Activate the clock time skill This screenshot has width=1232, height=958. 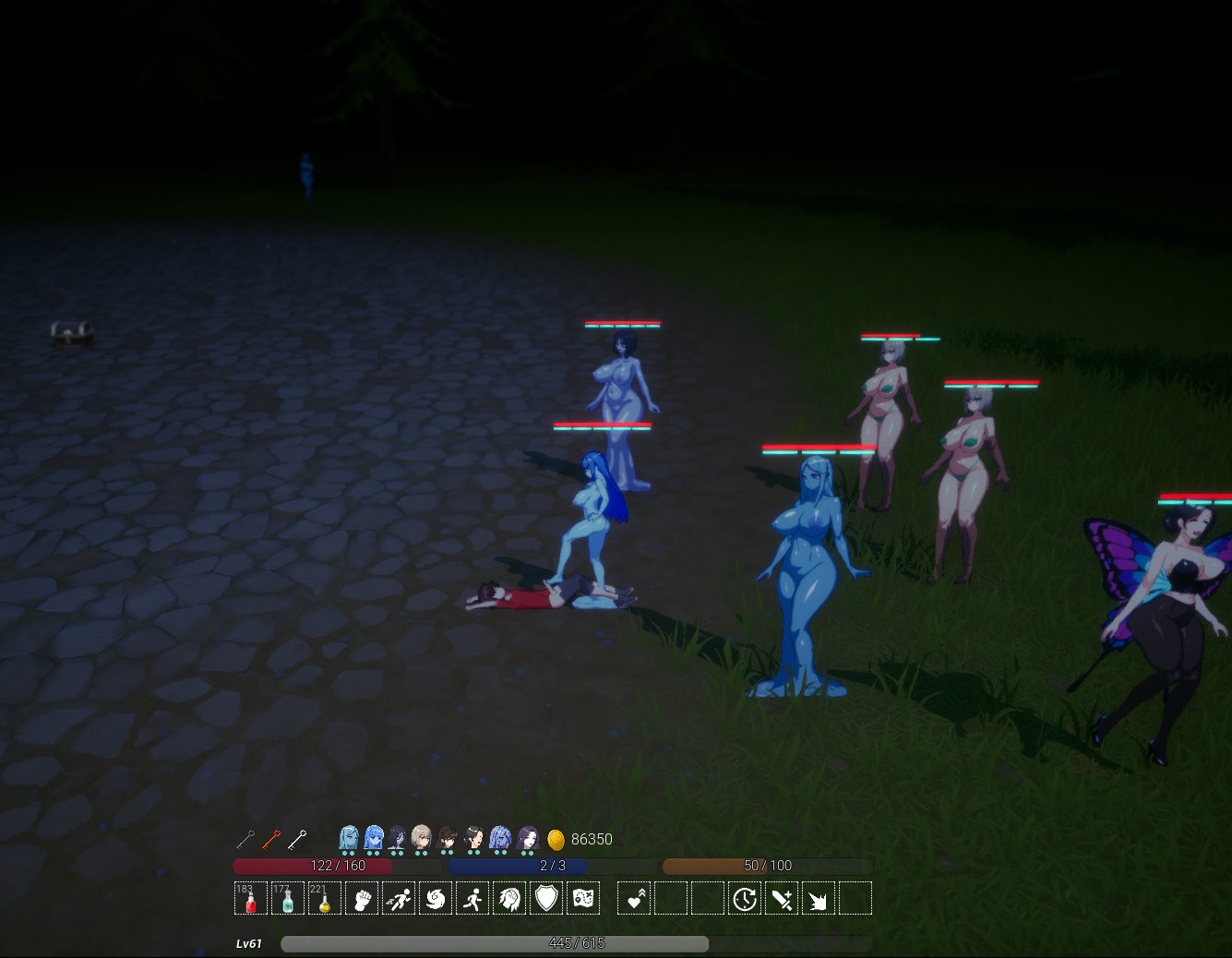click(745, 898)
